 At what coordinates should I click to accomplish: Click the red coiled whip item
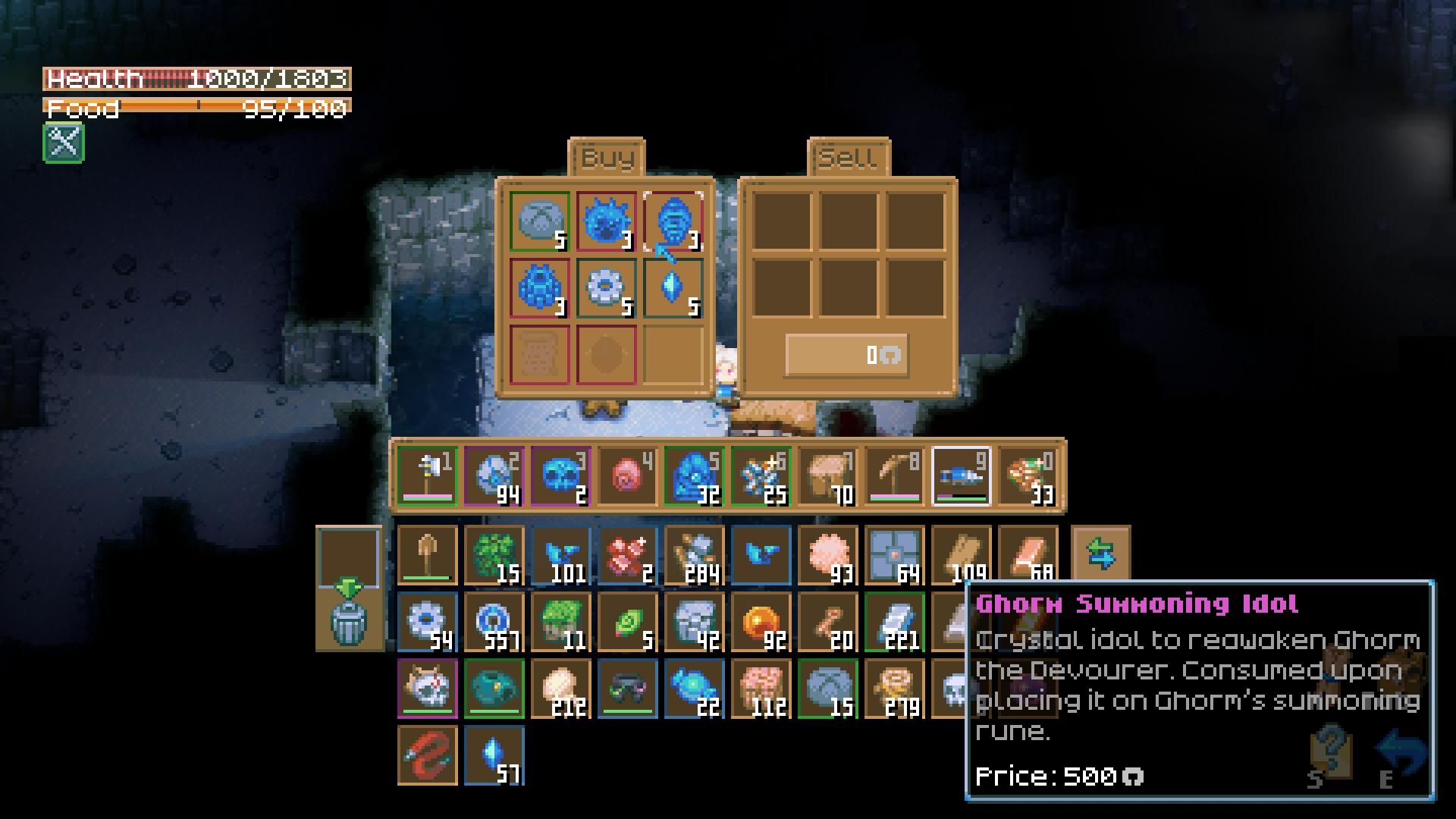427,755
